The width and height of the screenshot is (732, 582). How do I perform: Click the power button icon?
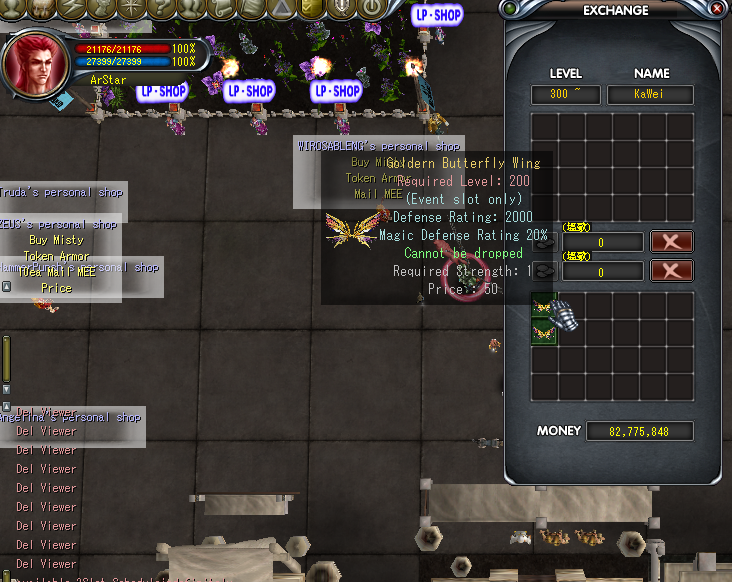(x=371, y=8)
